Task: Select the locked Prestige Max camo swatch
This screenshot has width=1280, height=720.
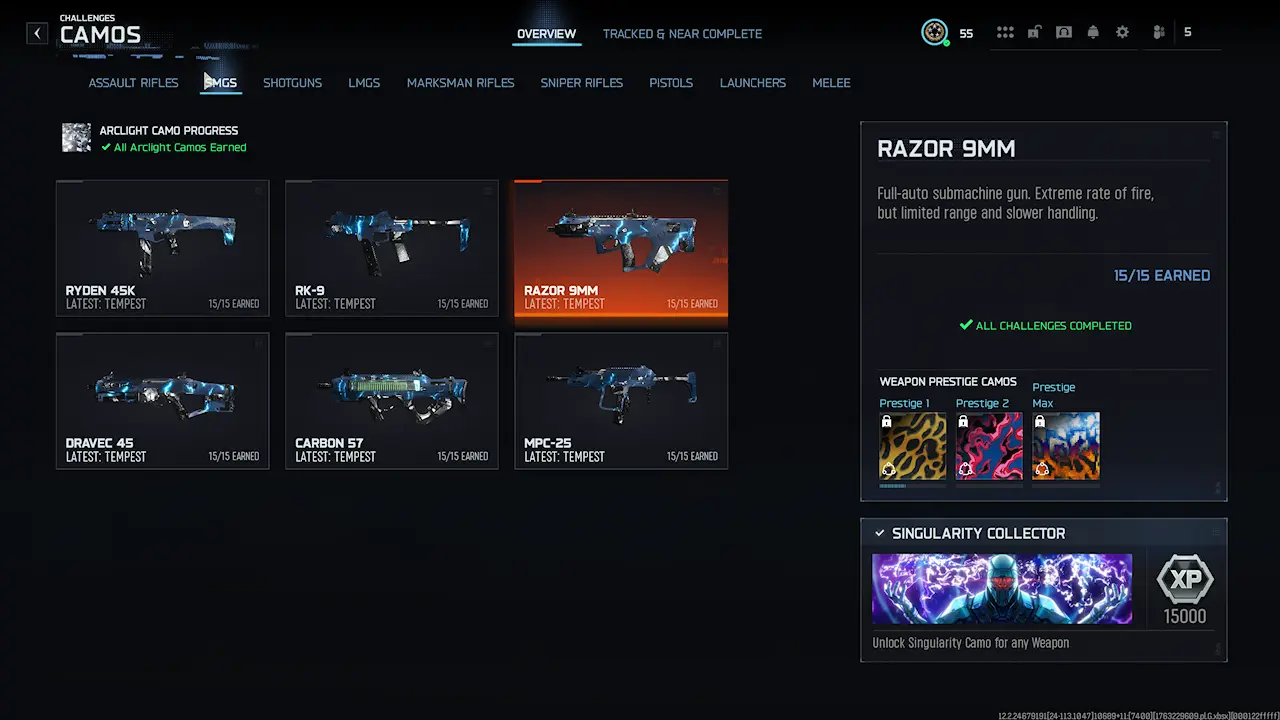Action: [1065, 445]
